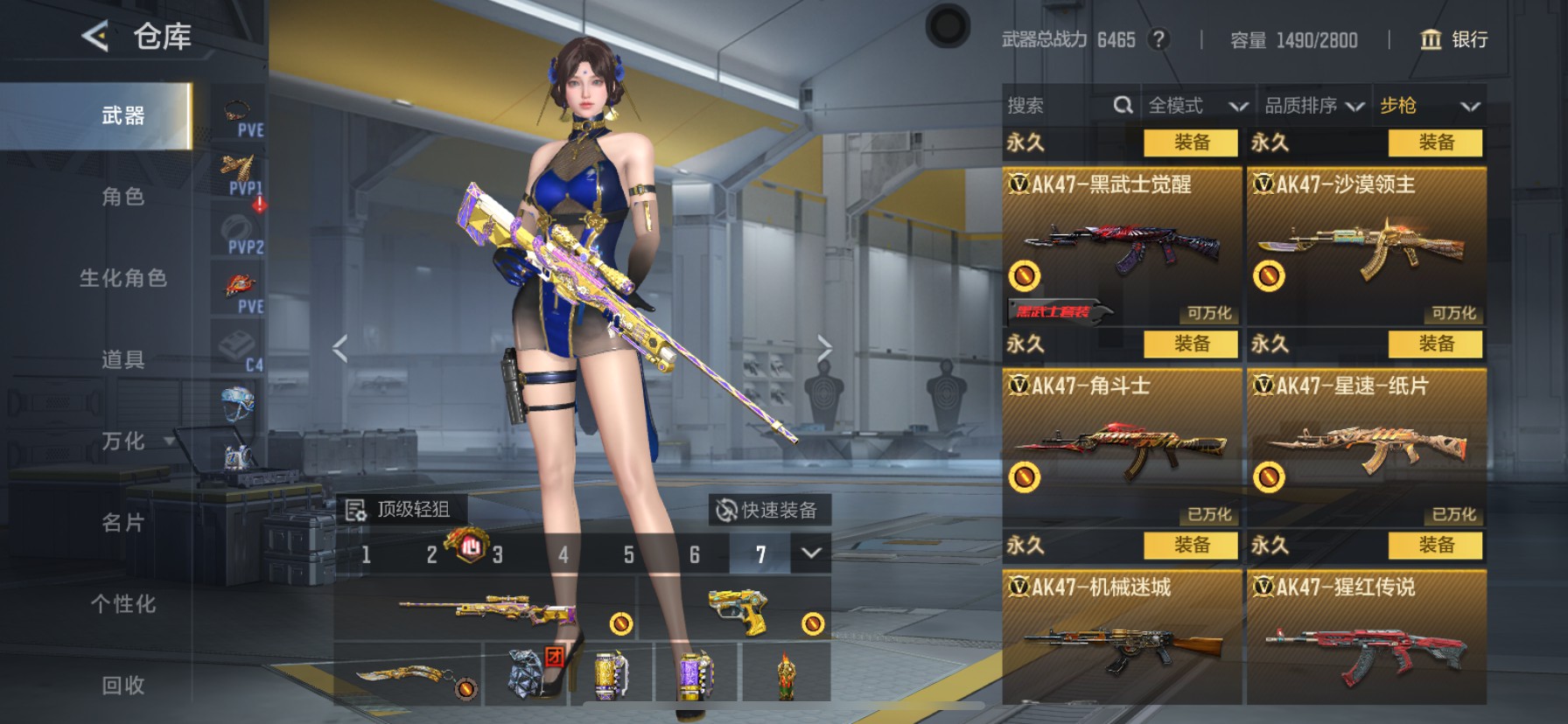Open the 银行 bank panel
Screen dimensions: 1568x724
click(x=1456, y=40)
